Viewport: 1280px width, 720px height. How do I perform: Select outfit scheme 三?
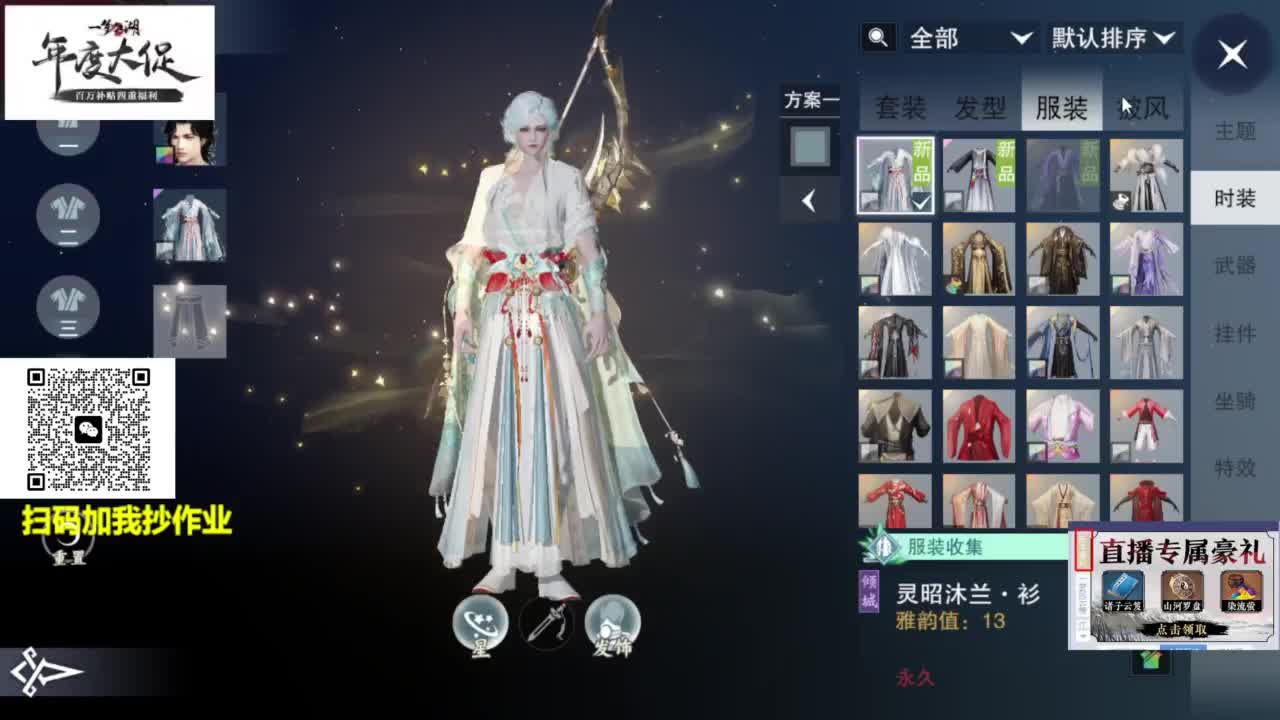coord(67,308)
